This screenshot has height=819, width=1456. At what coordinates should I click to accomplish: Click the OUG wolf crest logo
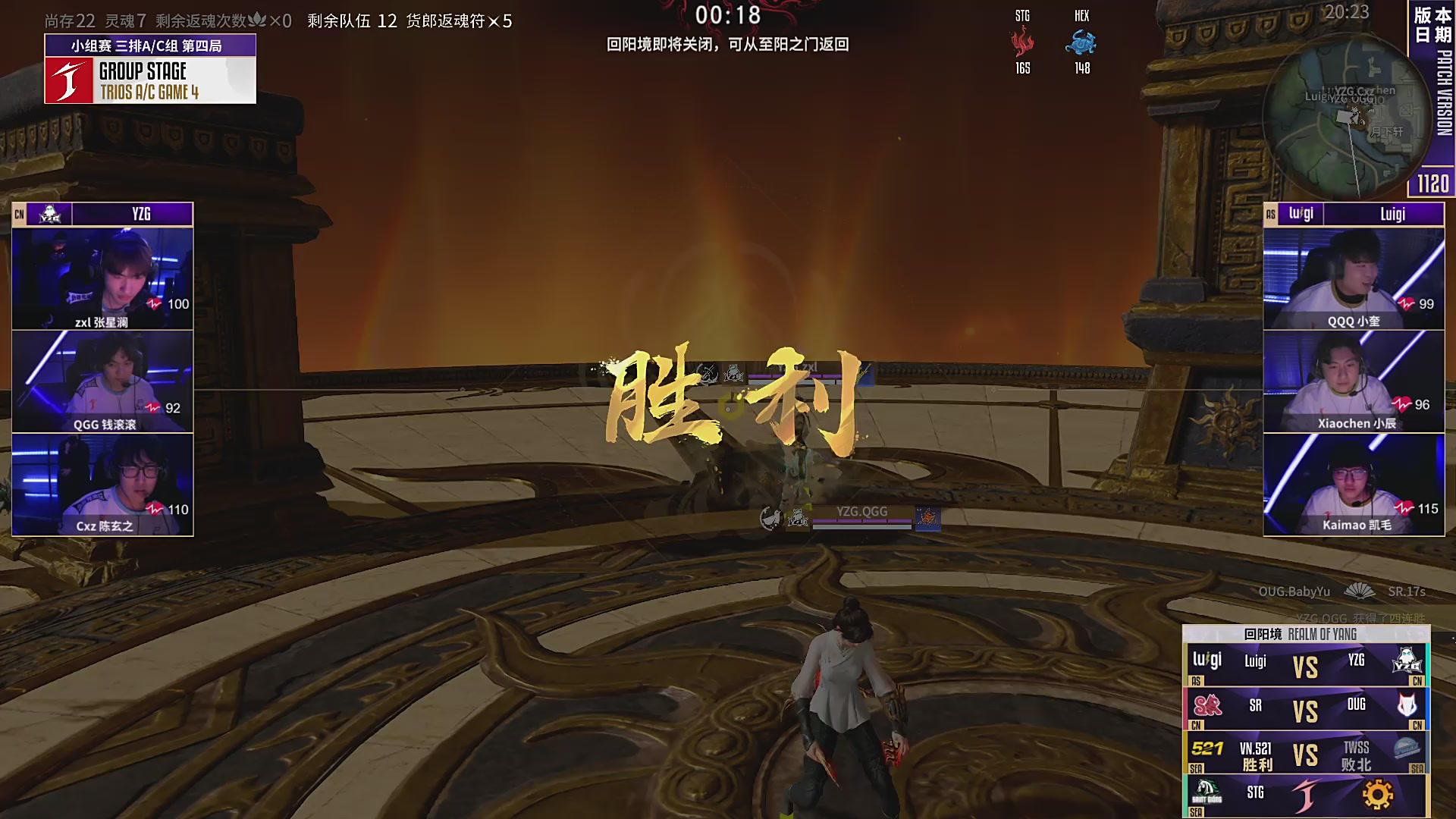tap(1407, 705)
